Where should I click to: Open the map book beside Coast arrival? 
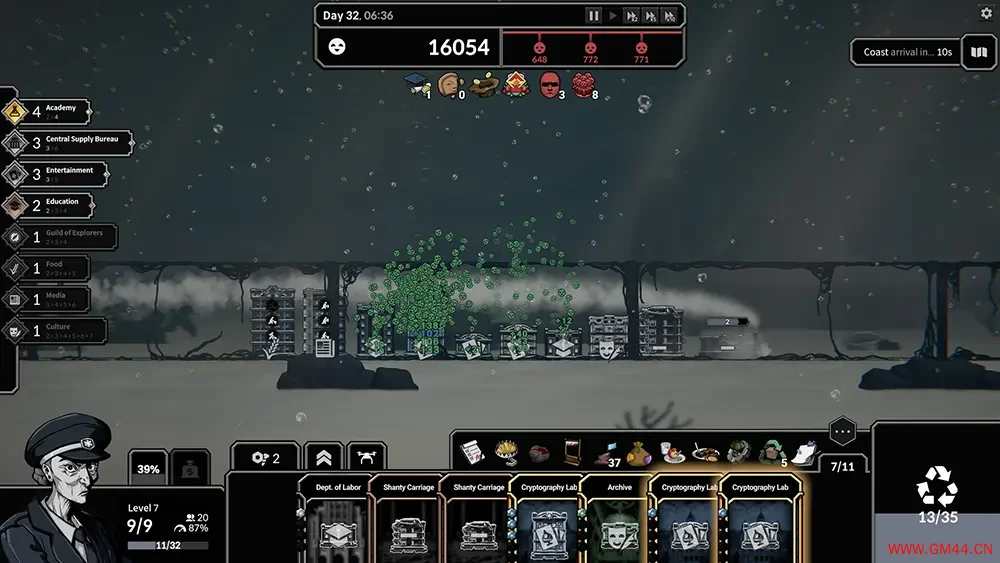click(978, 52)
